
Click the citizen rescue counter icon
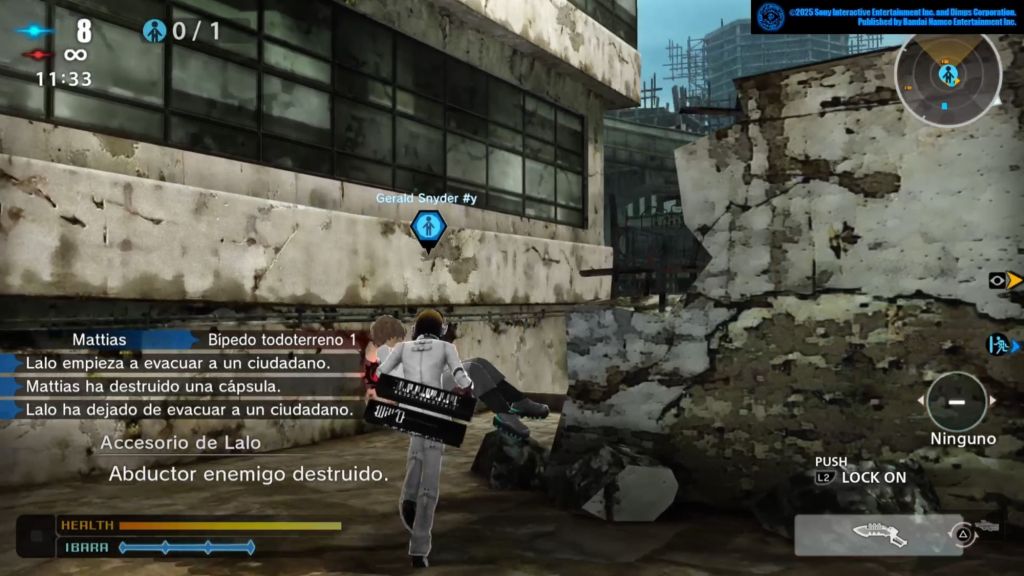click(x=153, y=31)
